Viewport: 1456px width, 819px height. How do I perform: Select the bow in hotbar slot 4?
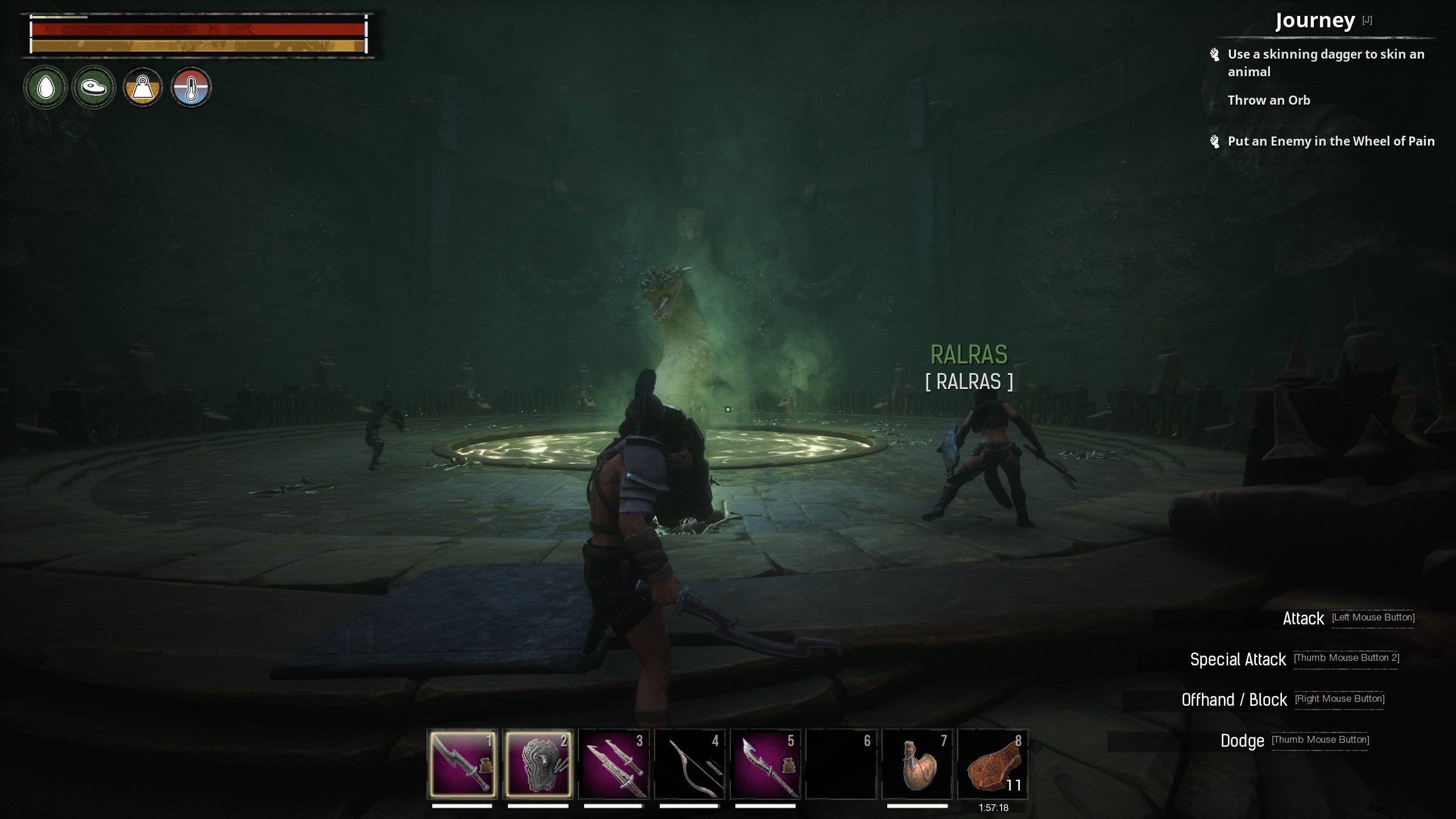tap(689, 764)
